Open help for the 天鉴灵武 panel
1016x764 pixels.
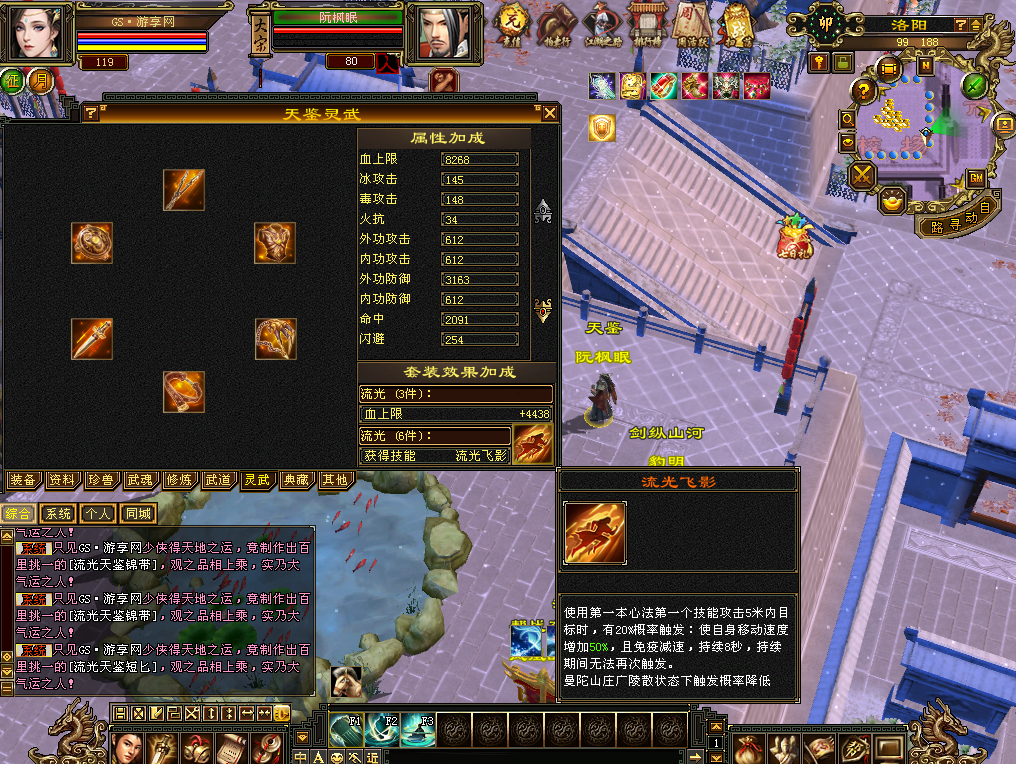pos(91,113)
